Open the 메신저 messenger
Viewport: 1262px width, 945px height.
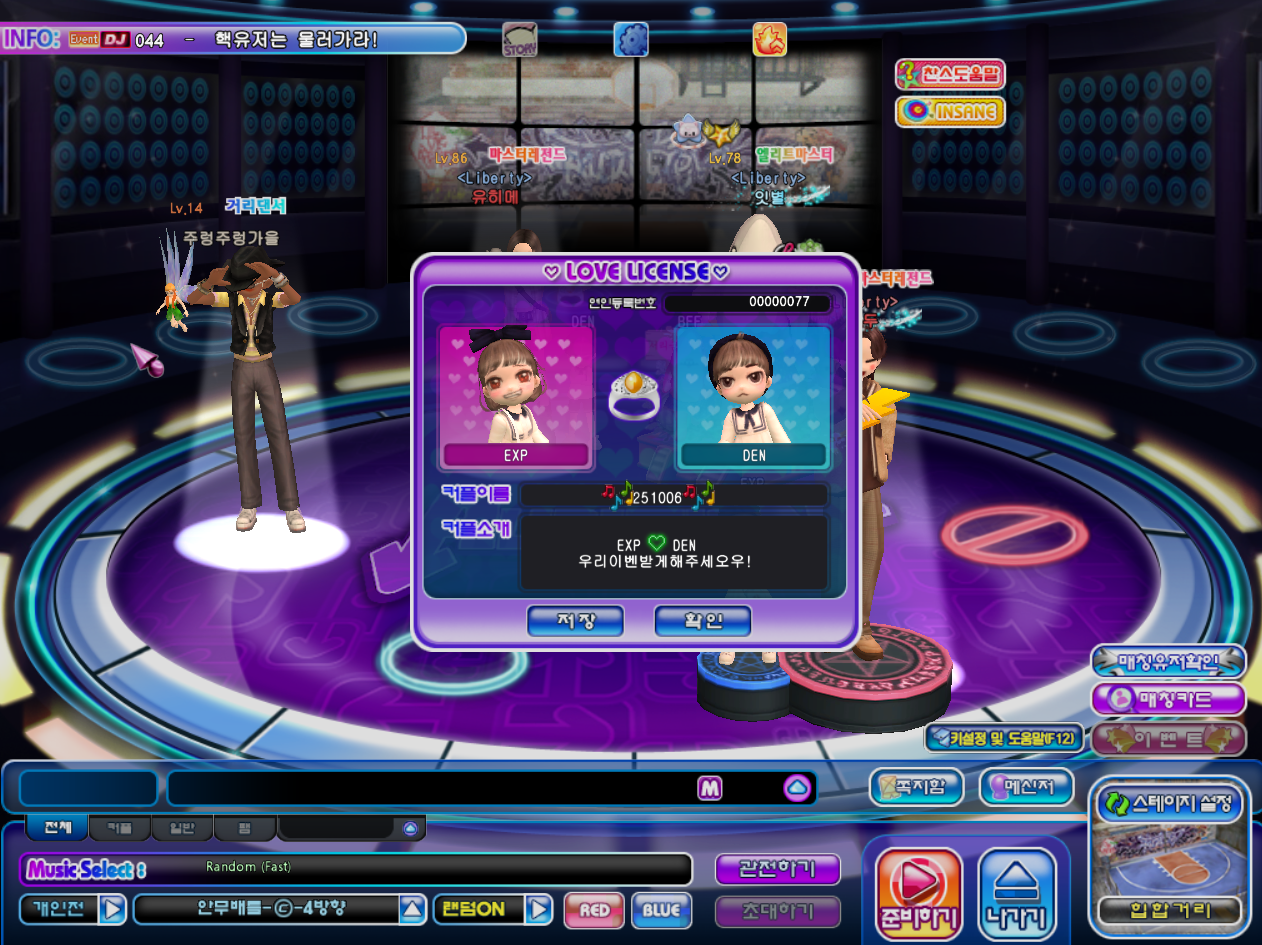tap(1026, 785)
